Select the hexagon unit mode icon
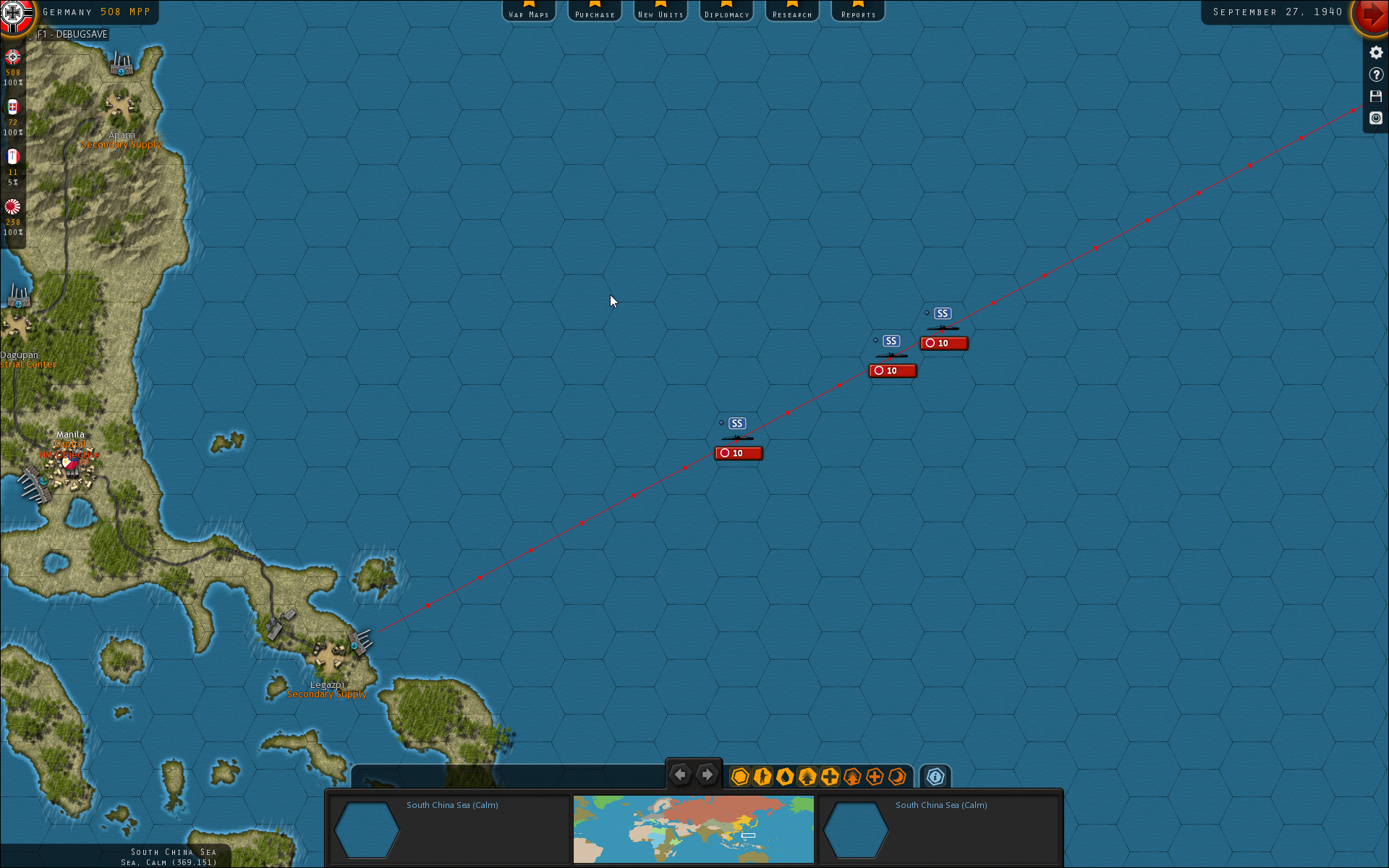Viewport: 1389px width, 868px height. [x=739, y=776]
